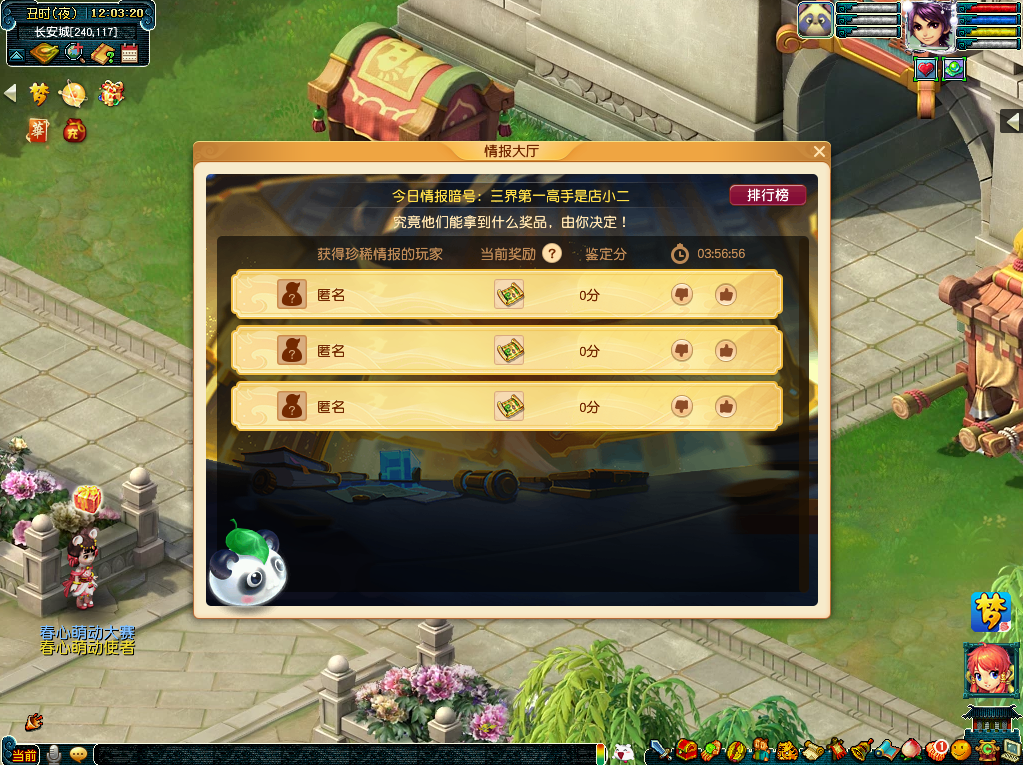Image resolution: width=1023 pixels, height=765 pixels.
Task: Click the red heart buff icon
Action: pos(926,69)
